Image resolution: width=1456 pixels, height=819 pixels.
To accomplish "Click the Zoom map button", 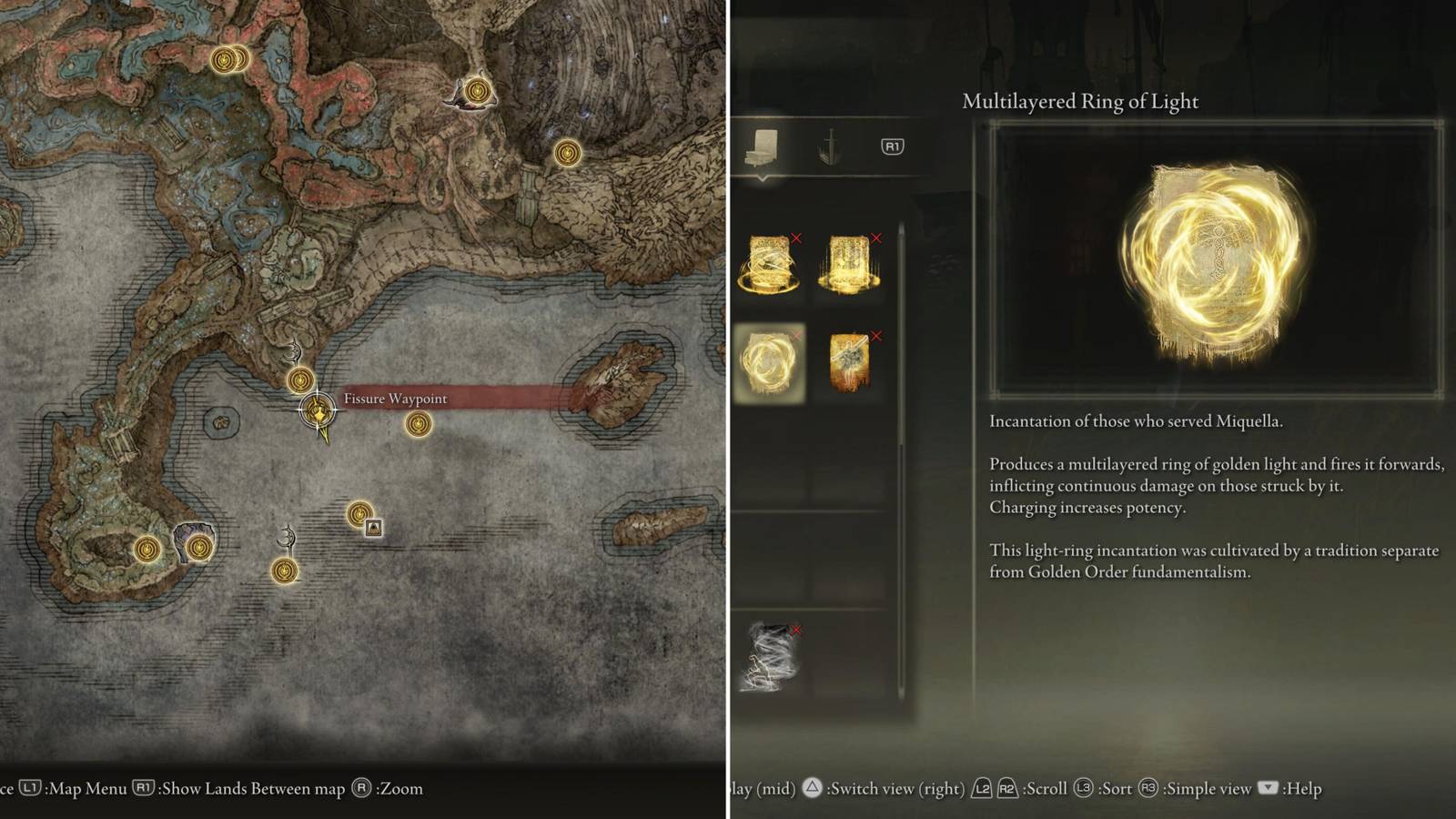I will (x=362, y=789).
